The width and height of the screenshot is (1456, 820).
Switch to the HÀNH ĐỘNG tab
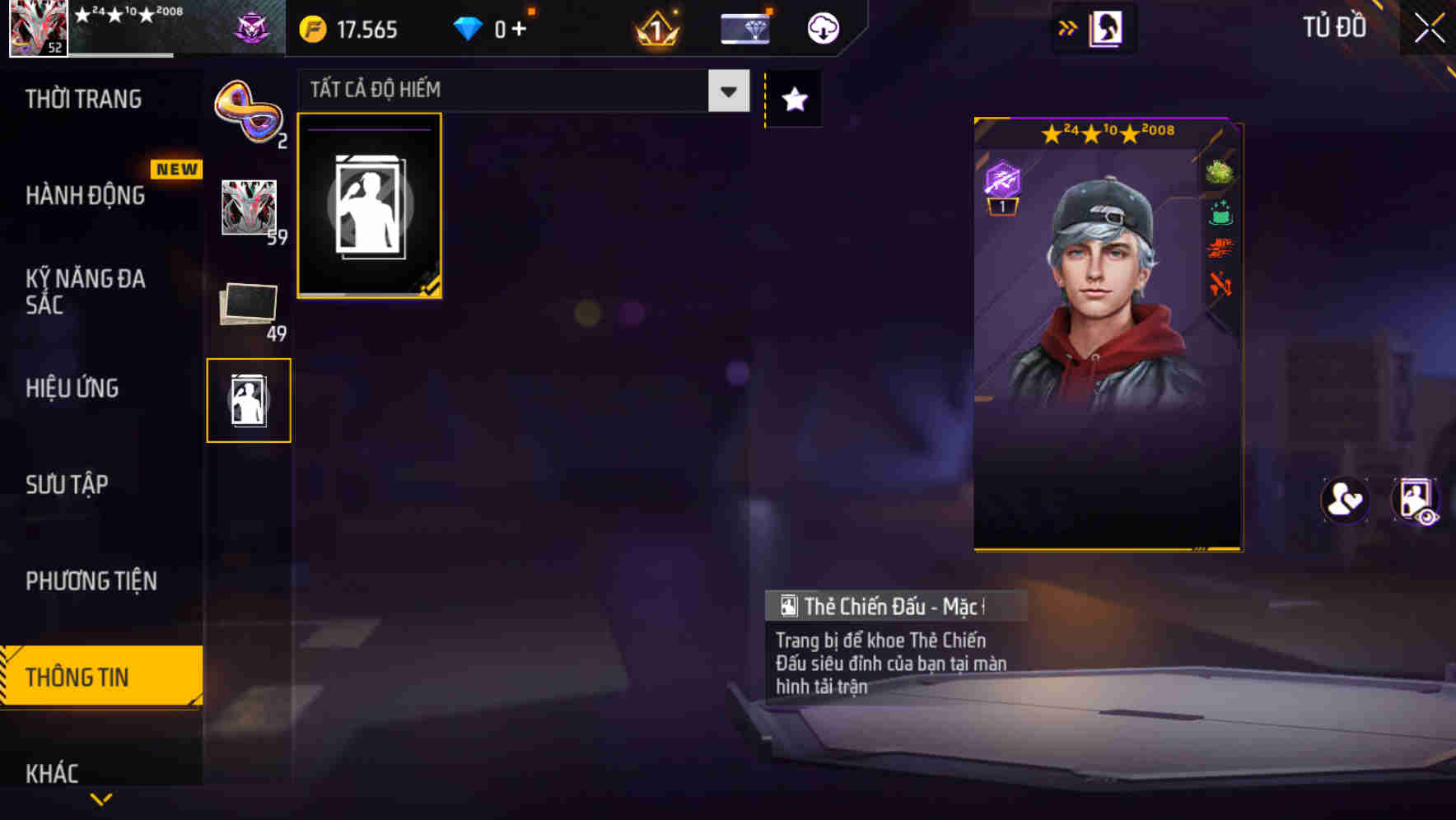pos(85,195)
